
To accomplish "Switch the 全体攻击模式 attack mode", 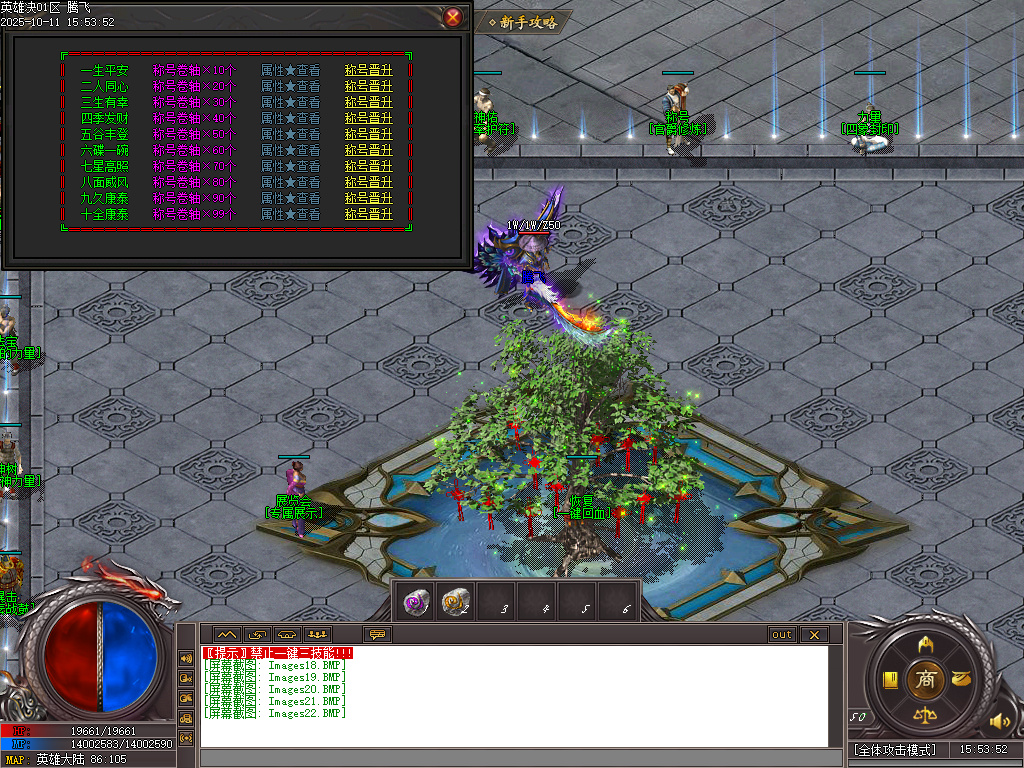I will 895,750.
